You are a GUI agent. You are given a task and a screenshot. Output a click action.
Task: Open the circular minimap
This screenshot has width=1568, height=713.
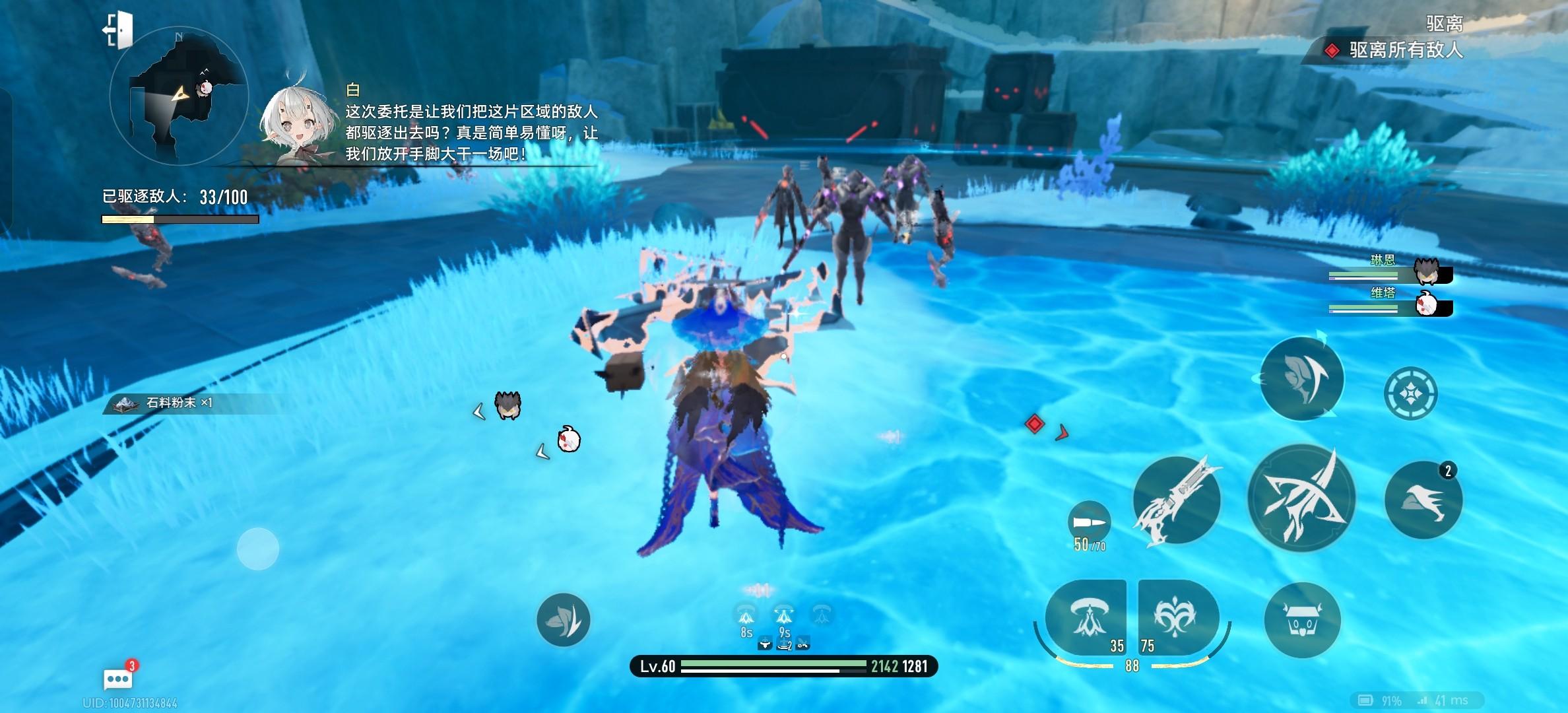(x=179, y=96)
